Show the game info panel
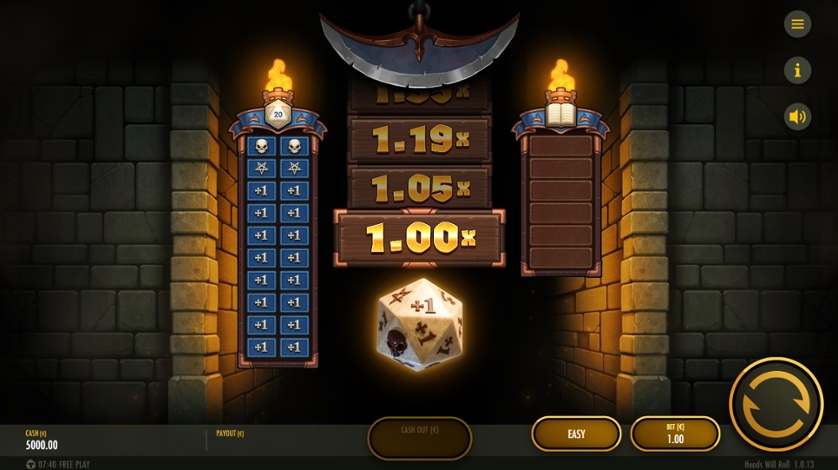 pyautogui.click(x=797, y=70)
